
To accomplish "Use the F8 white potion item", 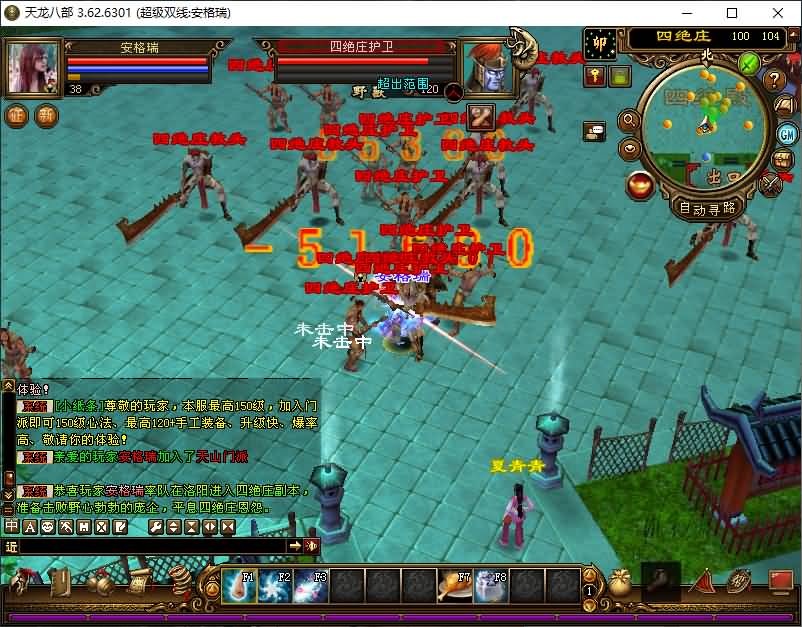I will [x=491, y=586].
